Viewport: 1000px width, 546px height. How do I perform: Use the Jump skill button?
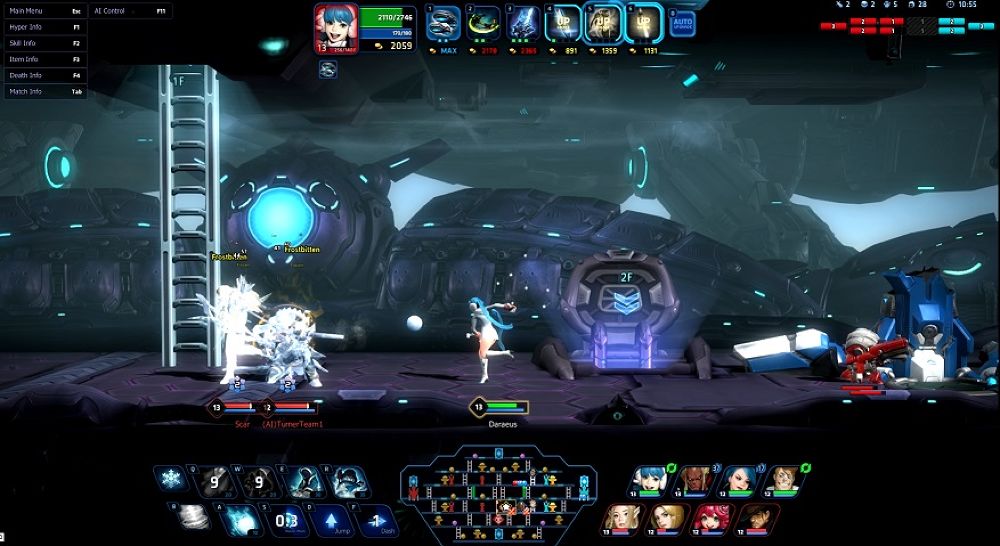coord(334,519)
